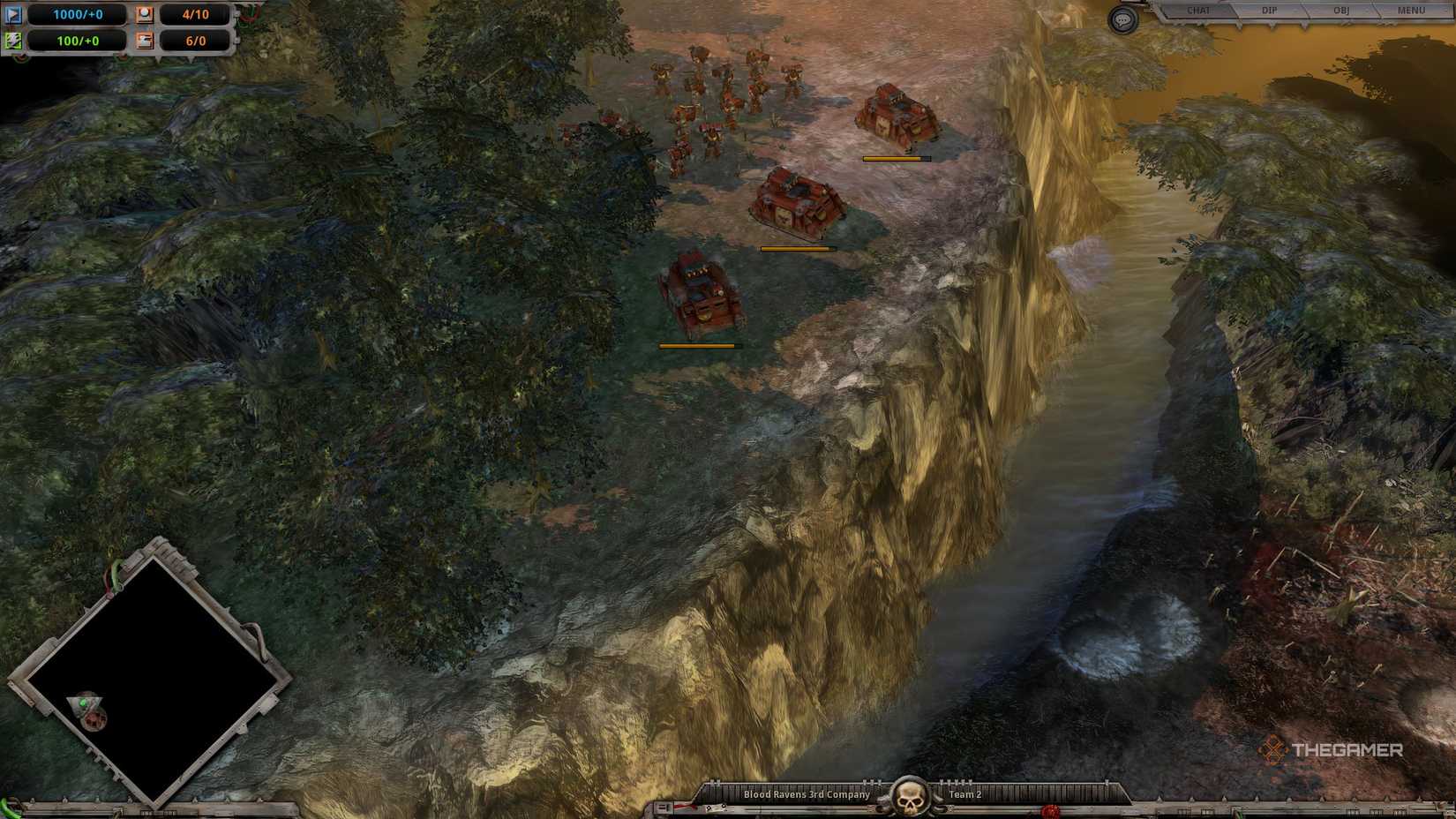Click the squad cap icon beside 4/10
Viewport: 1456px width, 819px height.
(x=145, y=15)
